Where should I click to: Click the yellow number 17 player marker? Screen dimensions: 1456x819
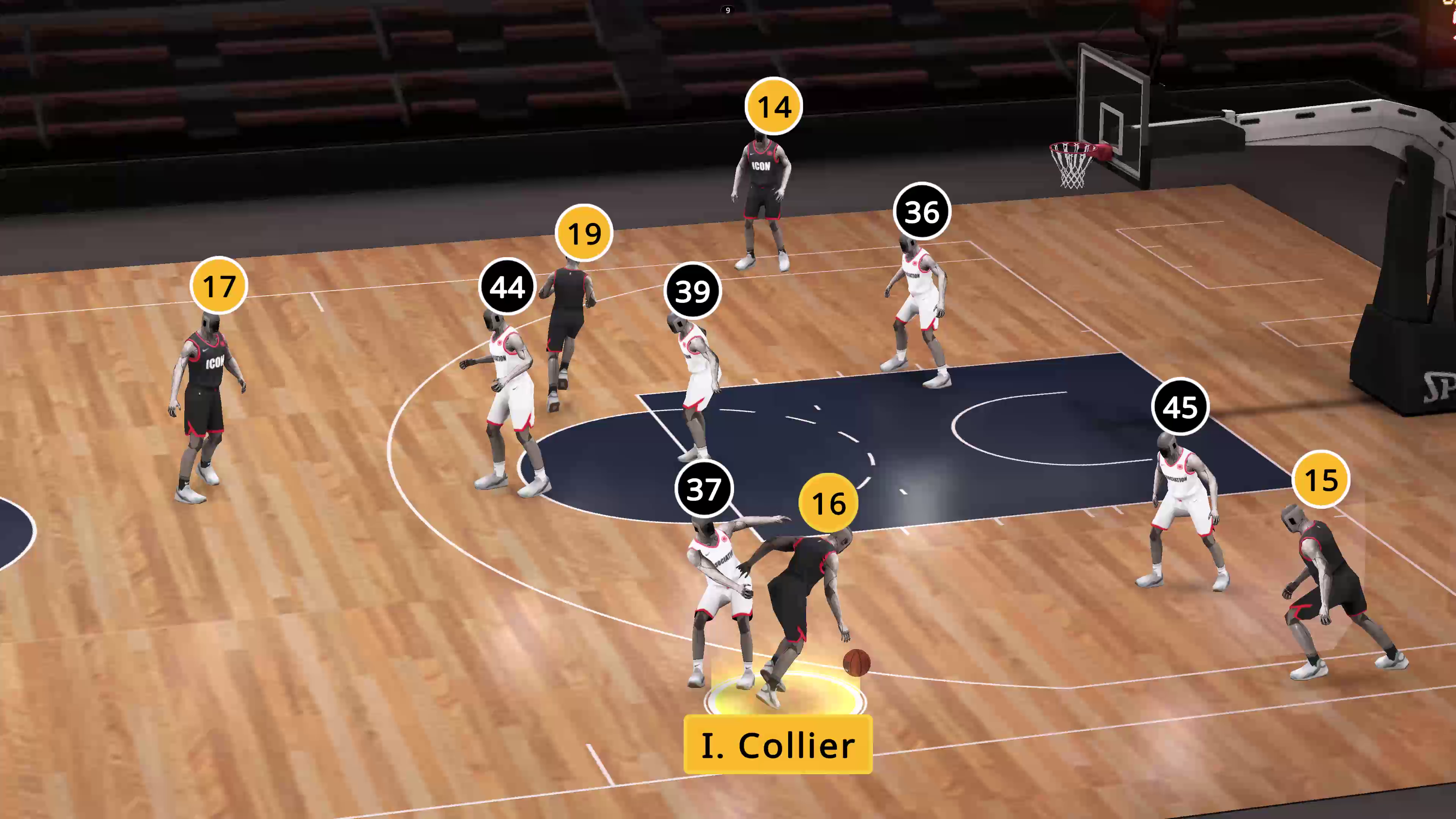219,286
